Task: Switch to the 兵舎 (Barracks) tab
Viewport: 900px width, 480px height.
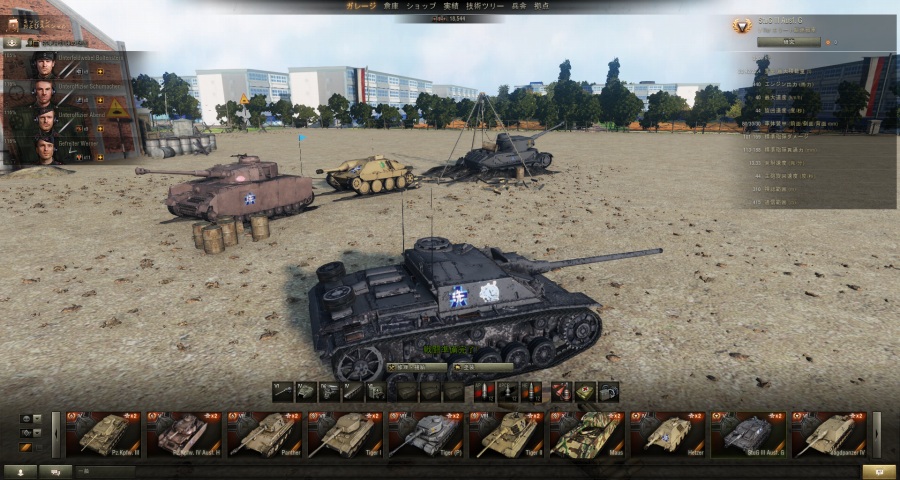Action: click(x=518, y=6)
